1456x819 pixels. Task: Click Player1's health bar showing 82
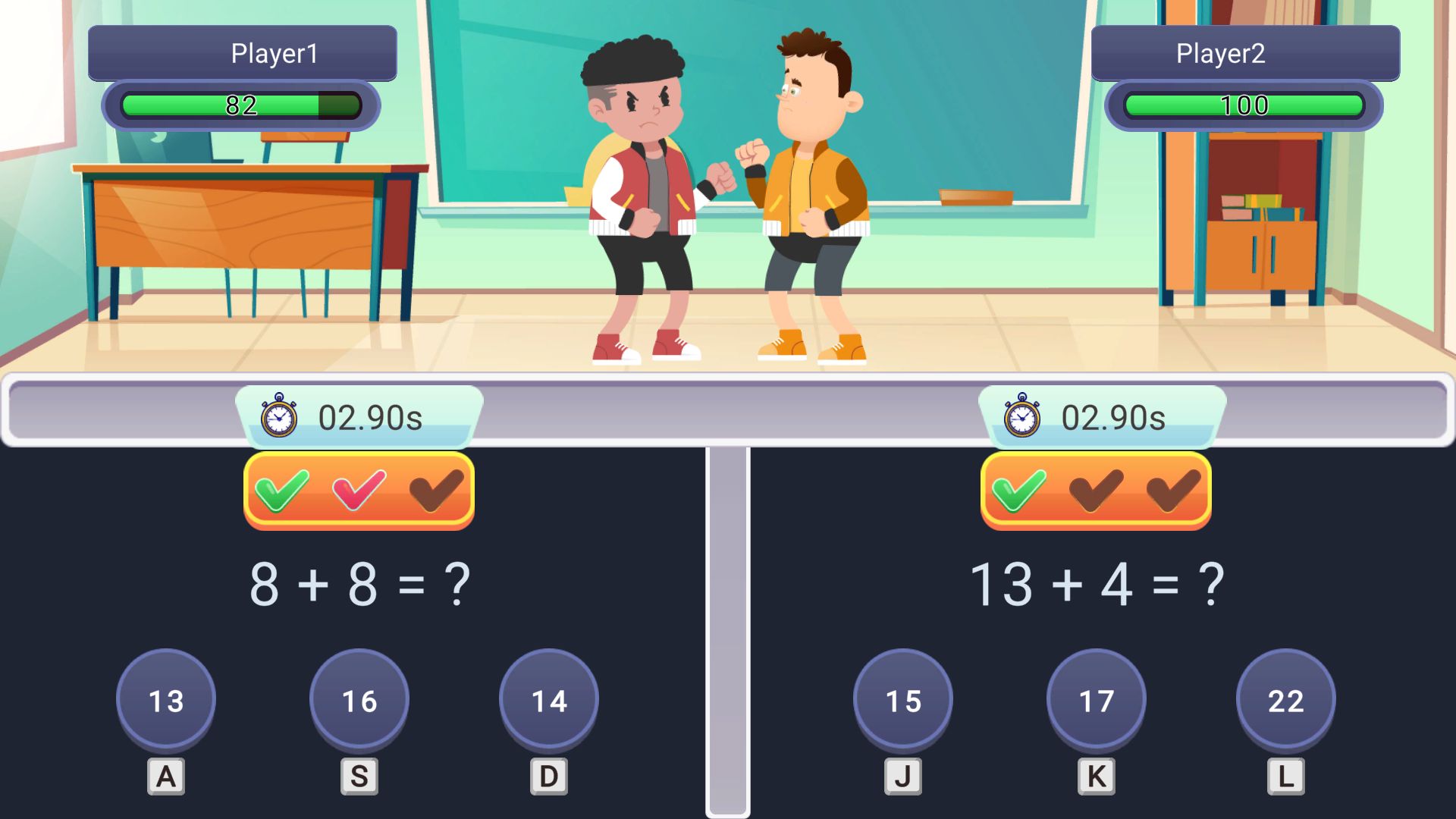click(241, 105)
